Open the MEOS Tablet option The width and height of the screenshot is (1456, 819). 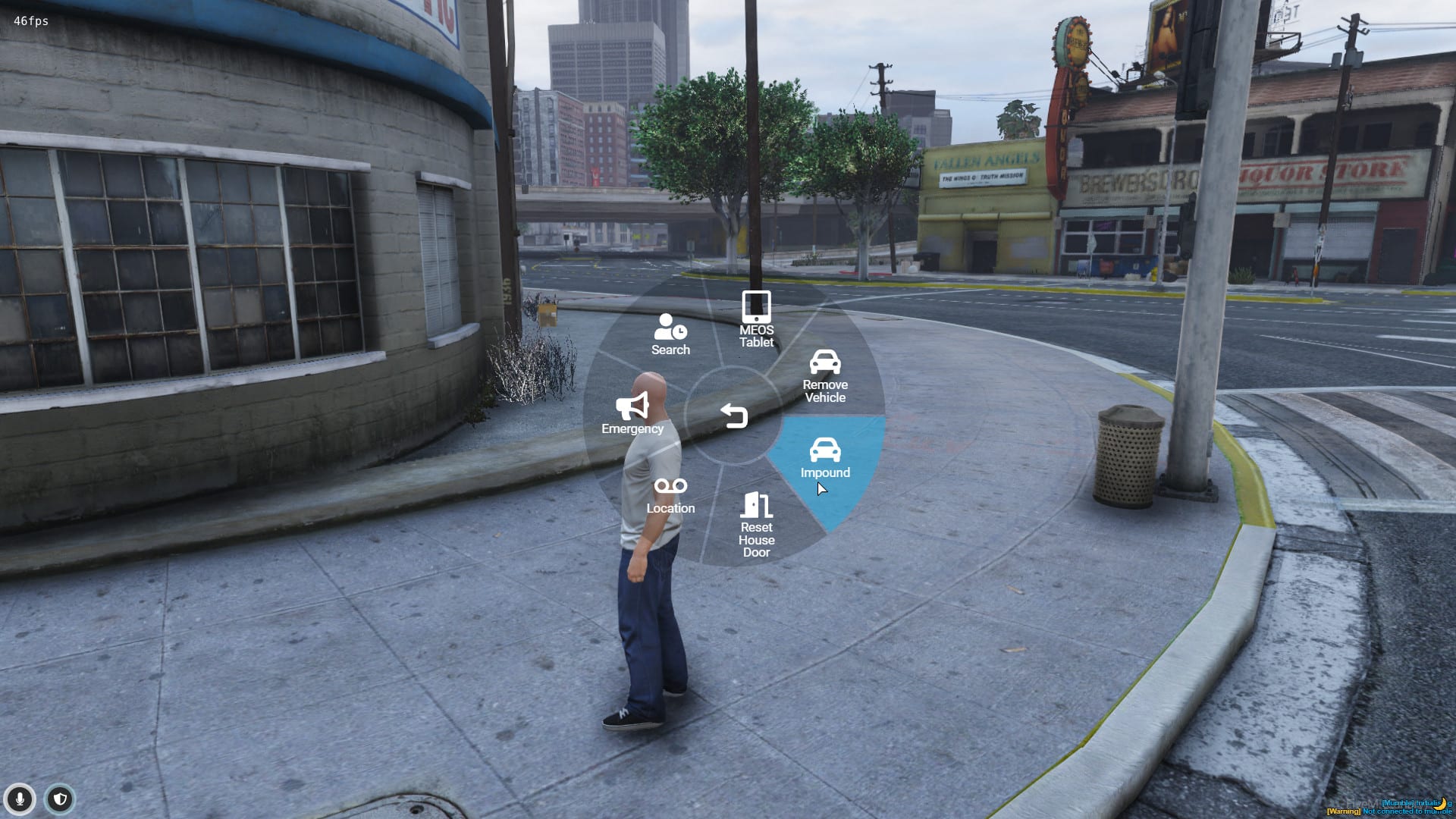pyautogui.click(x=756, y=319)
